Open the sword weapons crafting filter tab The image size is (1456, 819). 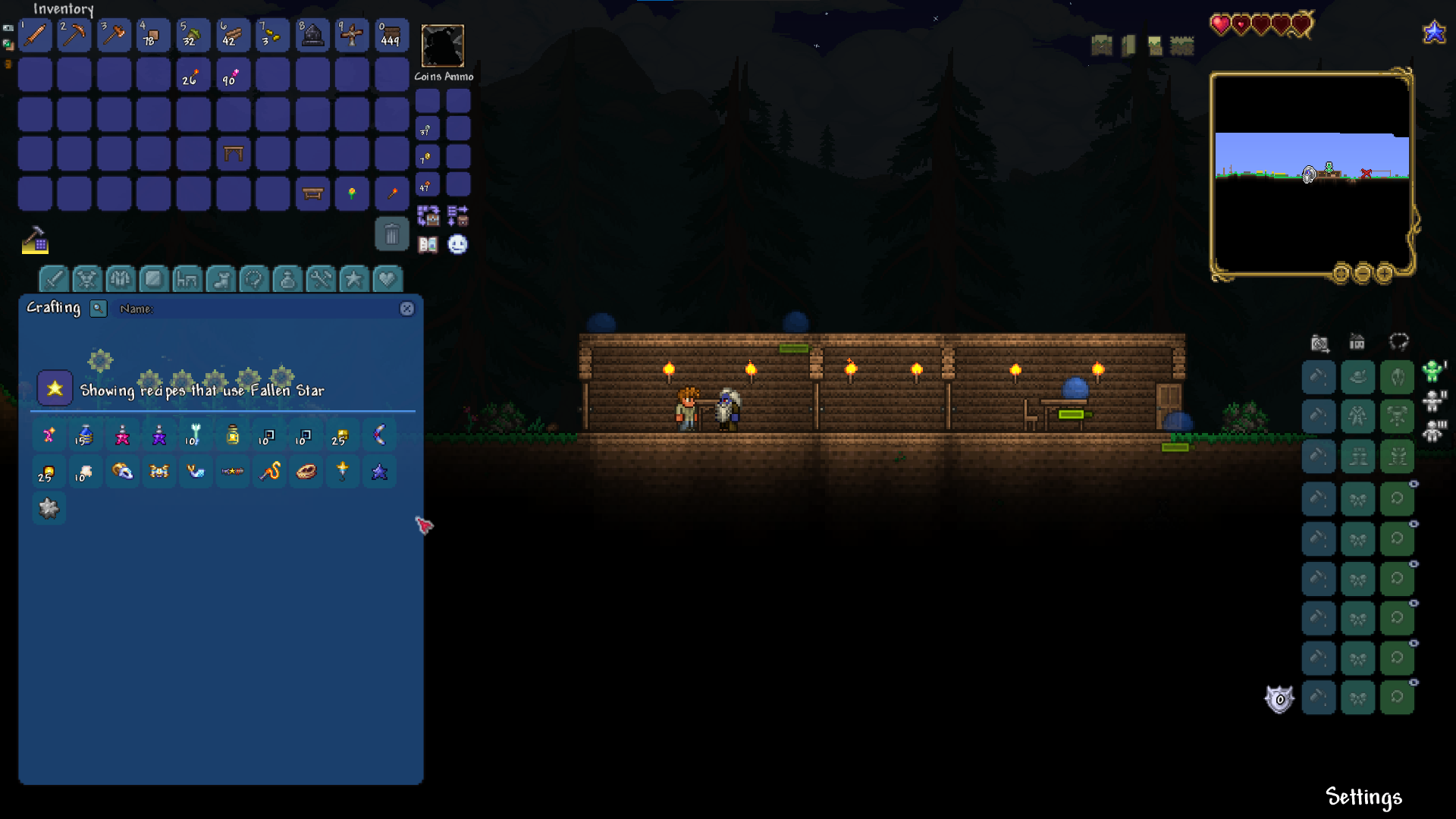tap(54, 279)
